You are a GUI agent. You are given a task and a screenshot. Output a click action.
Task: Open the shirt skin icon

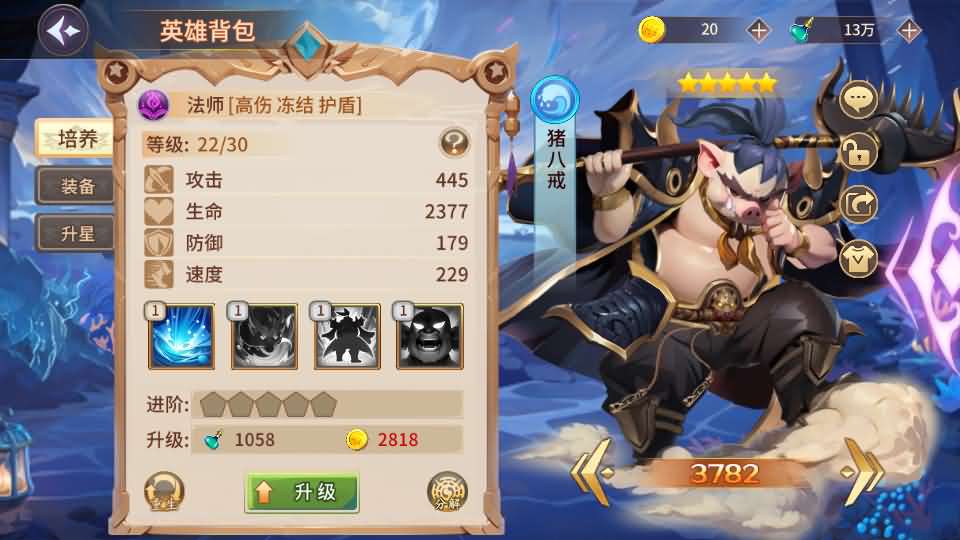coord(858,257)
